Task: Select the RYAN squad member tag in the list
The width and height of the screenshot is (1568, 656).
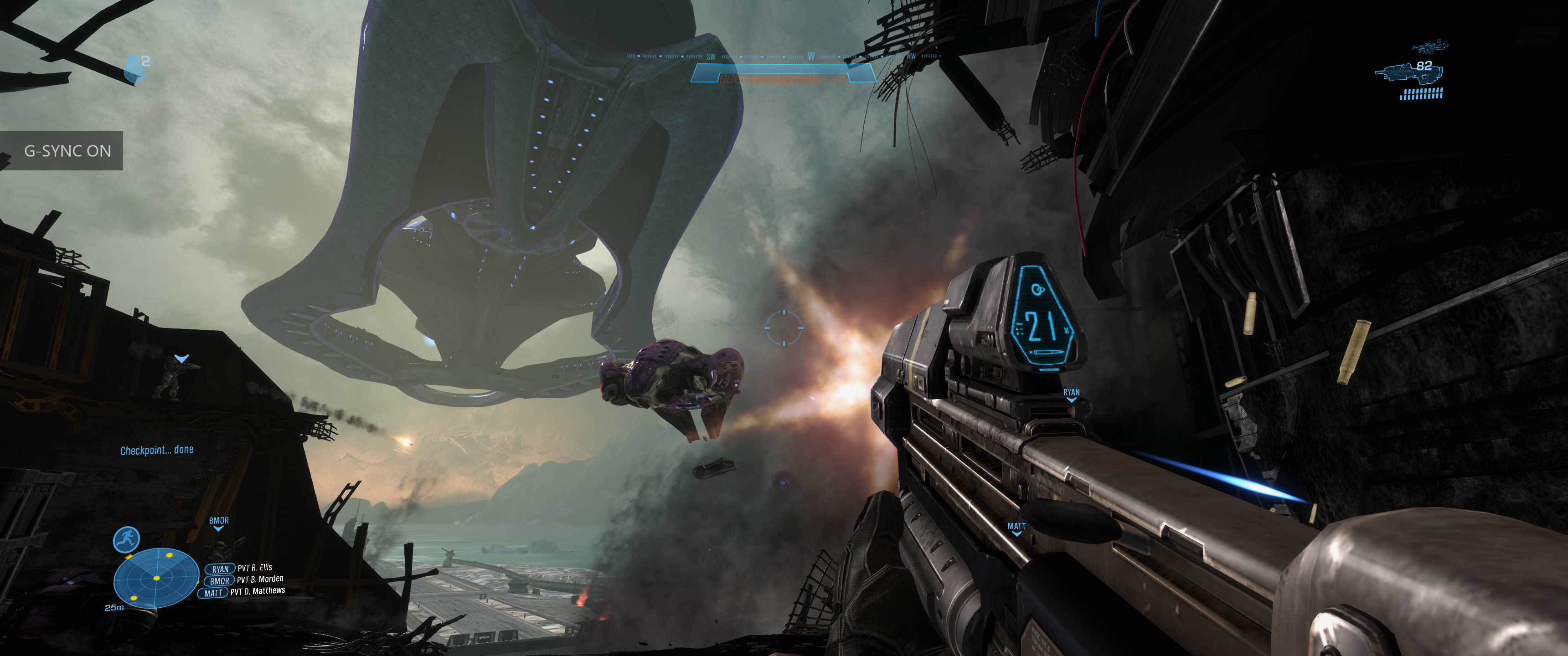Action: pyautogui.click(x=220, y=569)
